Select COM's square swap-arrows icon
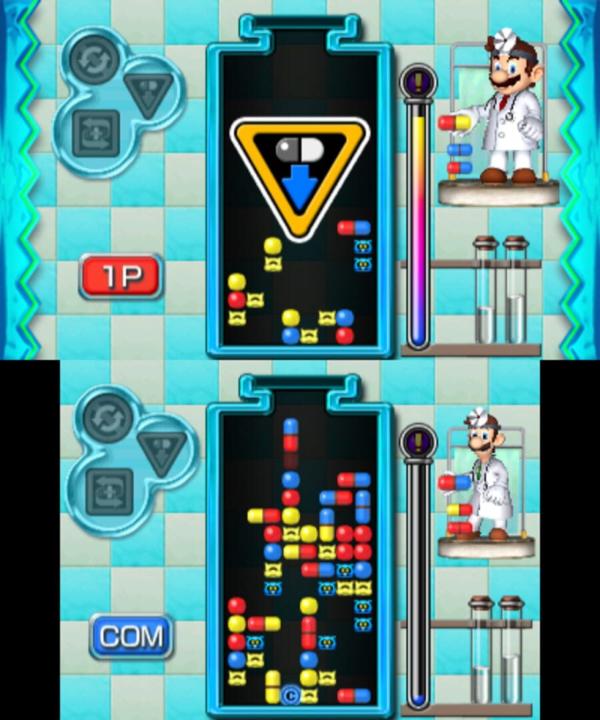 [x=105, y=490]
